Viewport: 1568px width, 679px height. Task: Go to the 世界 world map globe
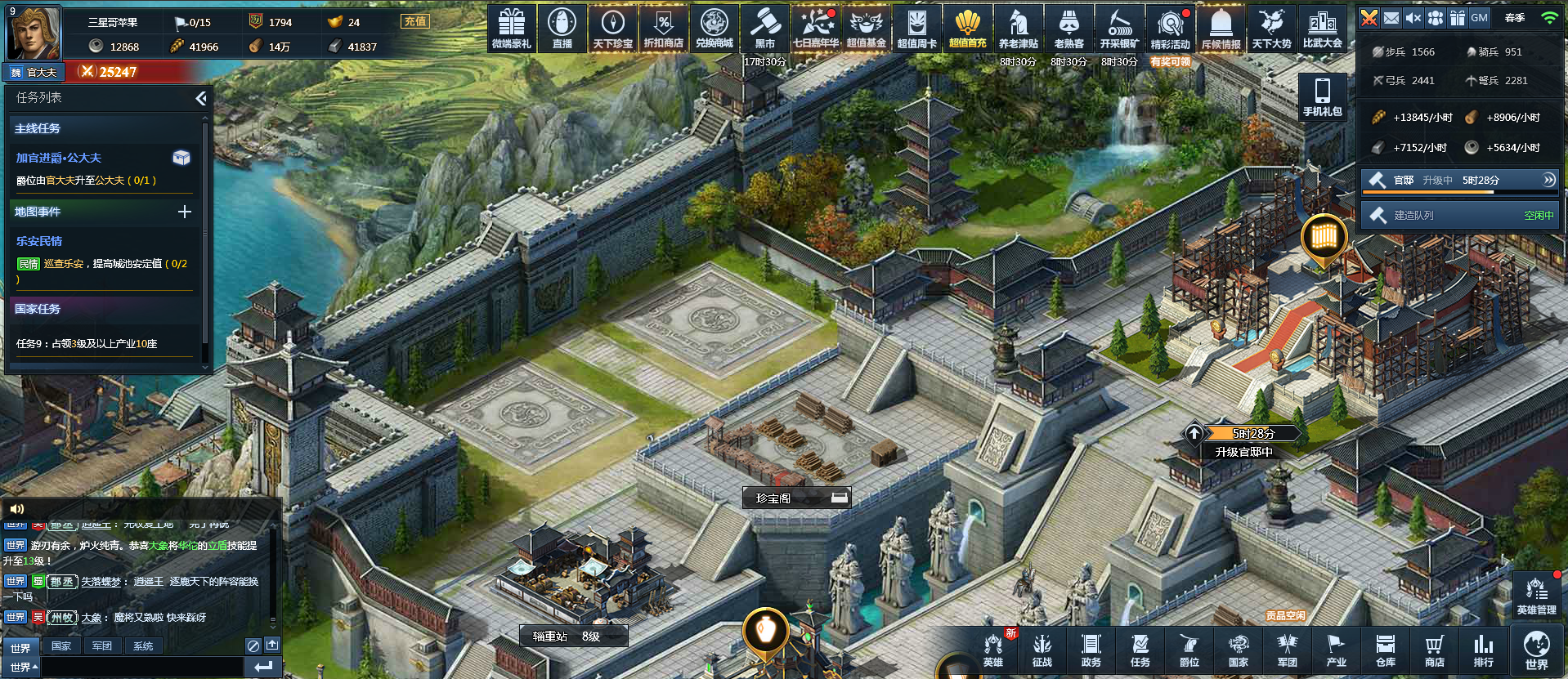click(1536, 650)
